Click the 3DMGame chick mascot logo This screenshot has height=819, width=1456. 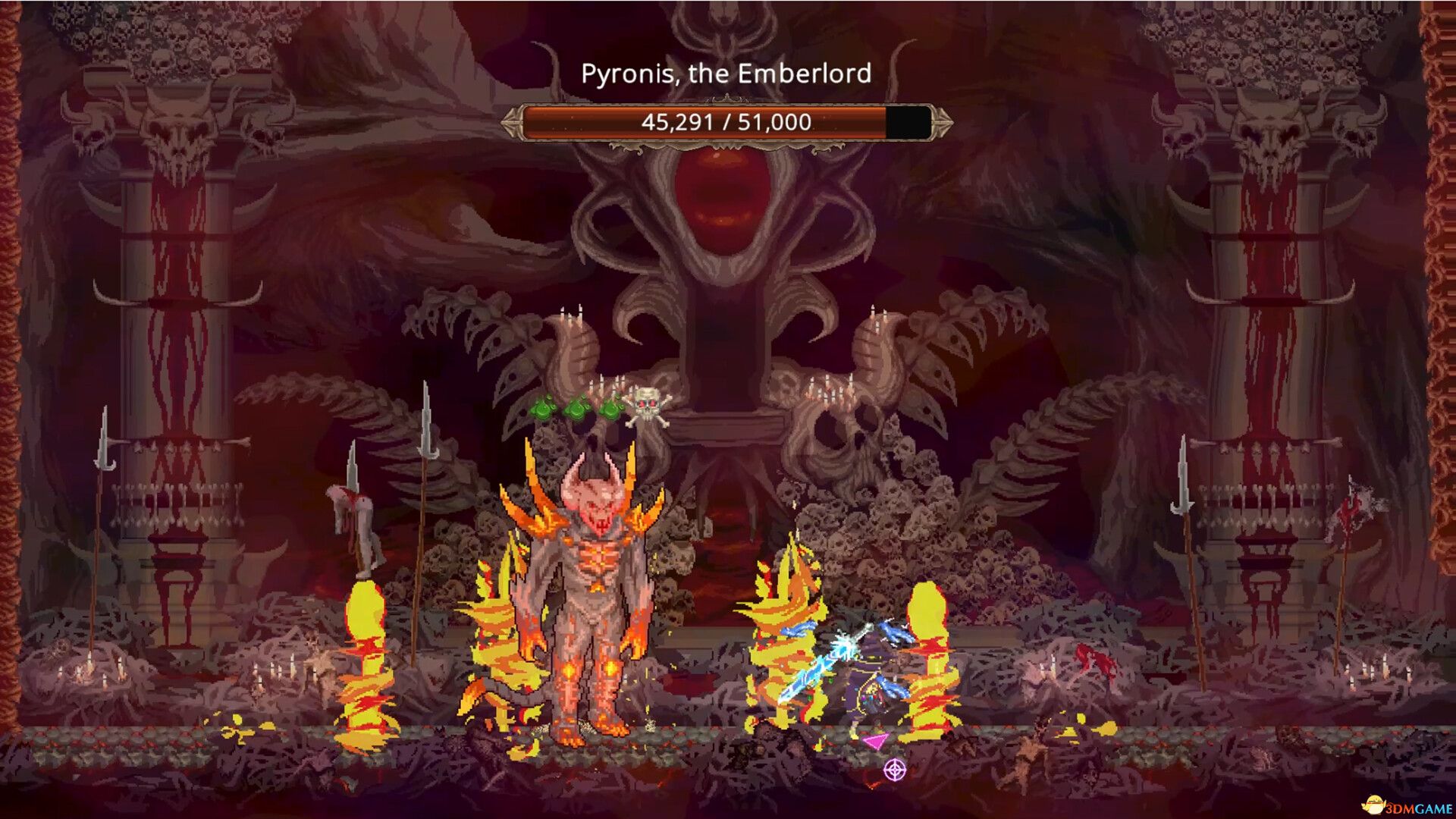point(1374,804)
